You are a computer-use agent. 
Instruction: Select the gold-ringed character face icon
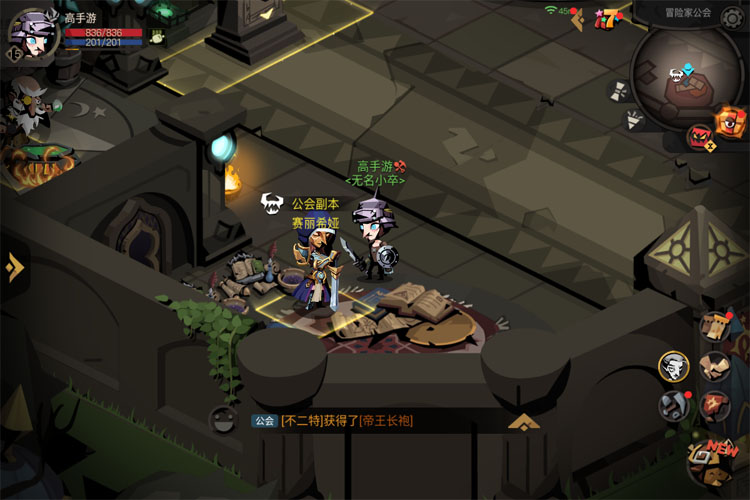click(x=673, y=366)
